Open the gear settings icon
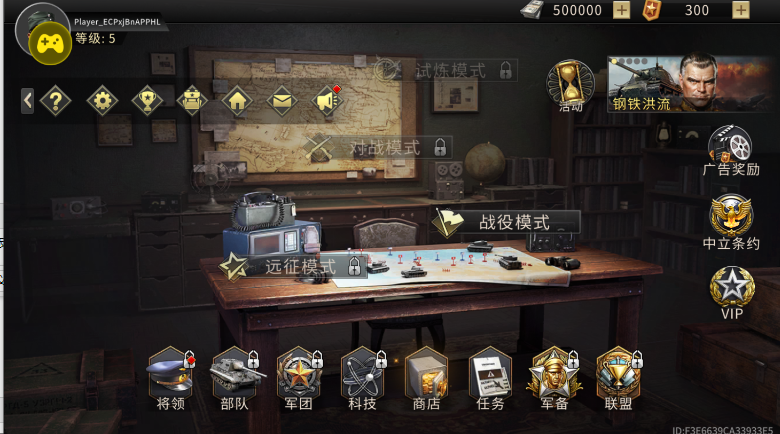The width and height of the screenshot is (780, 434). 102,100
